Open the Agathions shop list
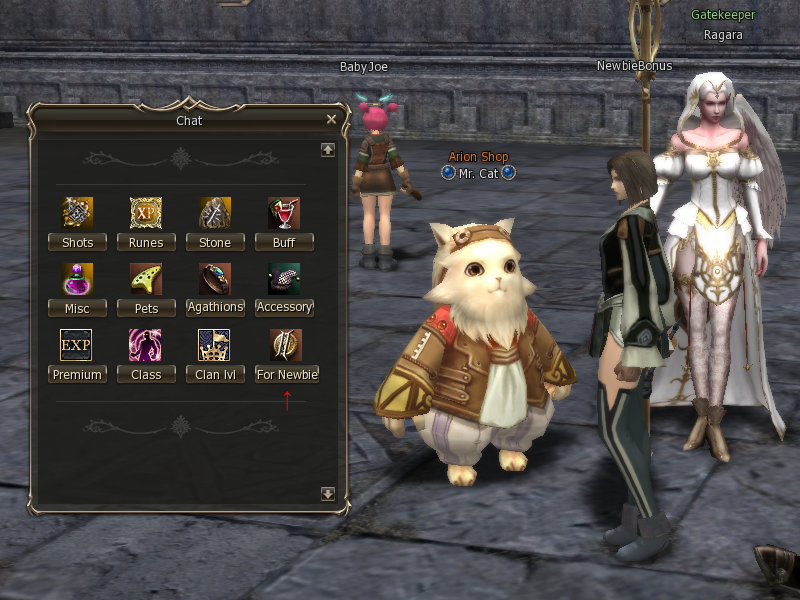Screen dimensions: 800x600 click(x=215, y=308)
